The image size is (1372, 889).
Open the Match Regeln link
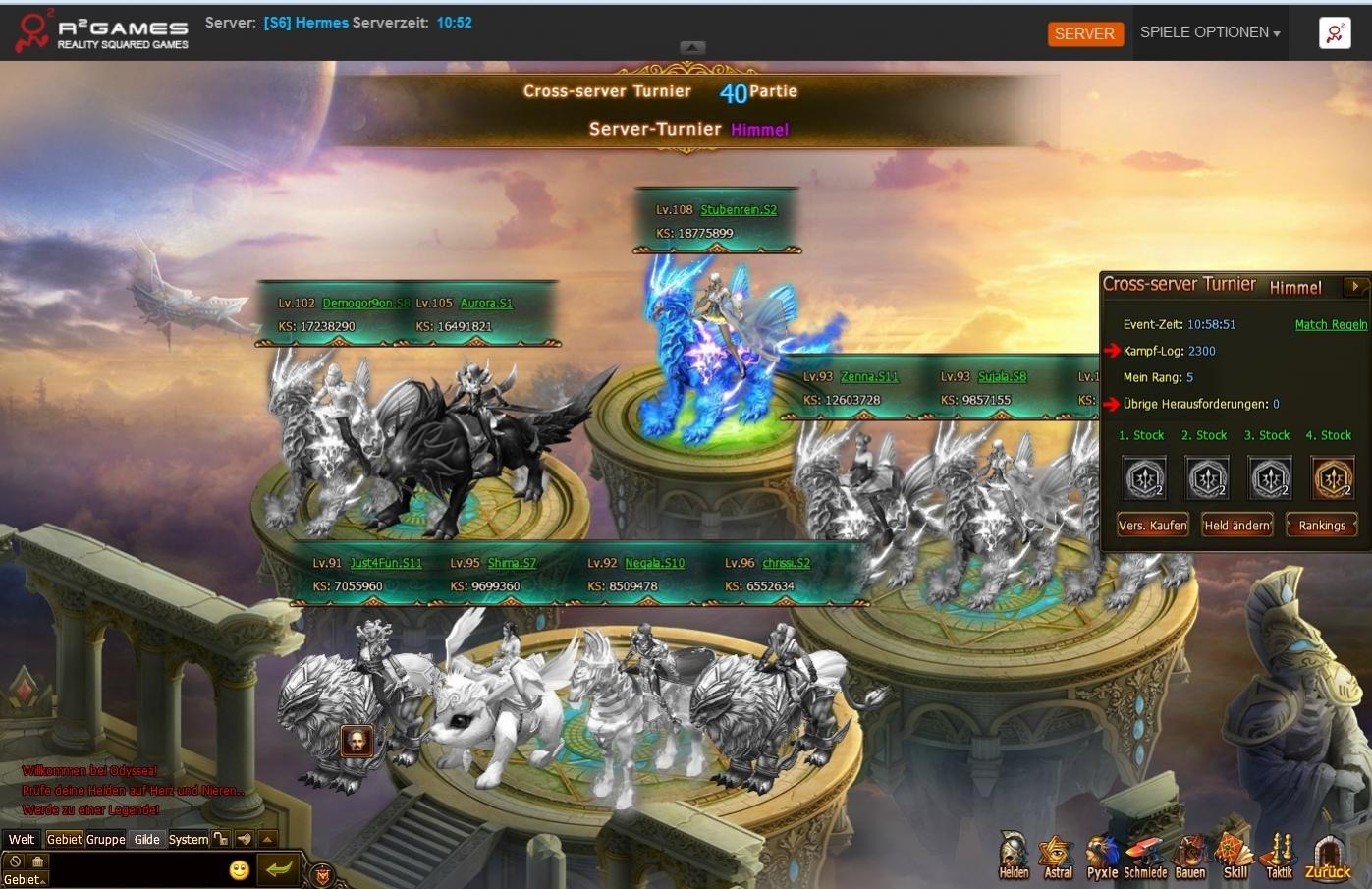[1331, 325]
